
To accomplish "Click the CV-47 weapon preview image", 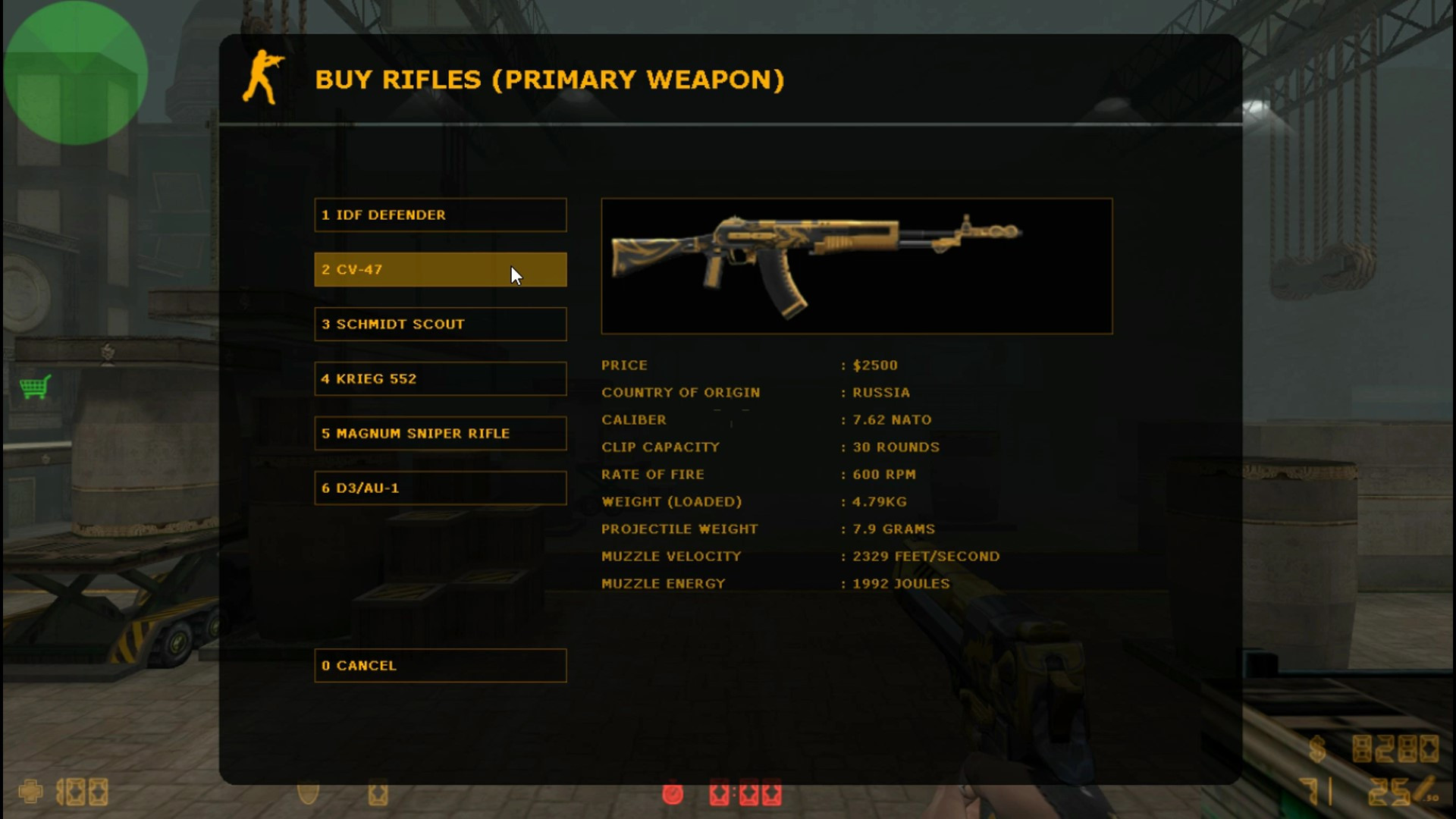I will click(x=856, y=265).
